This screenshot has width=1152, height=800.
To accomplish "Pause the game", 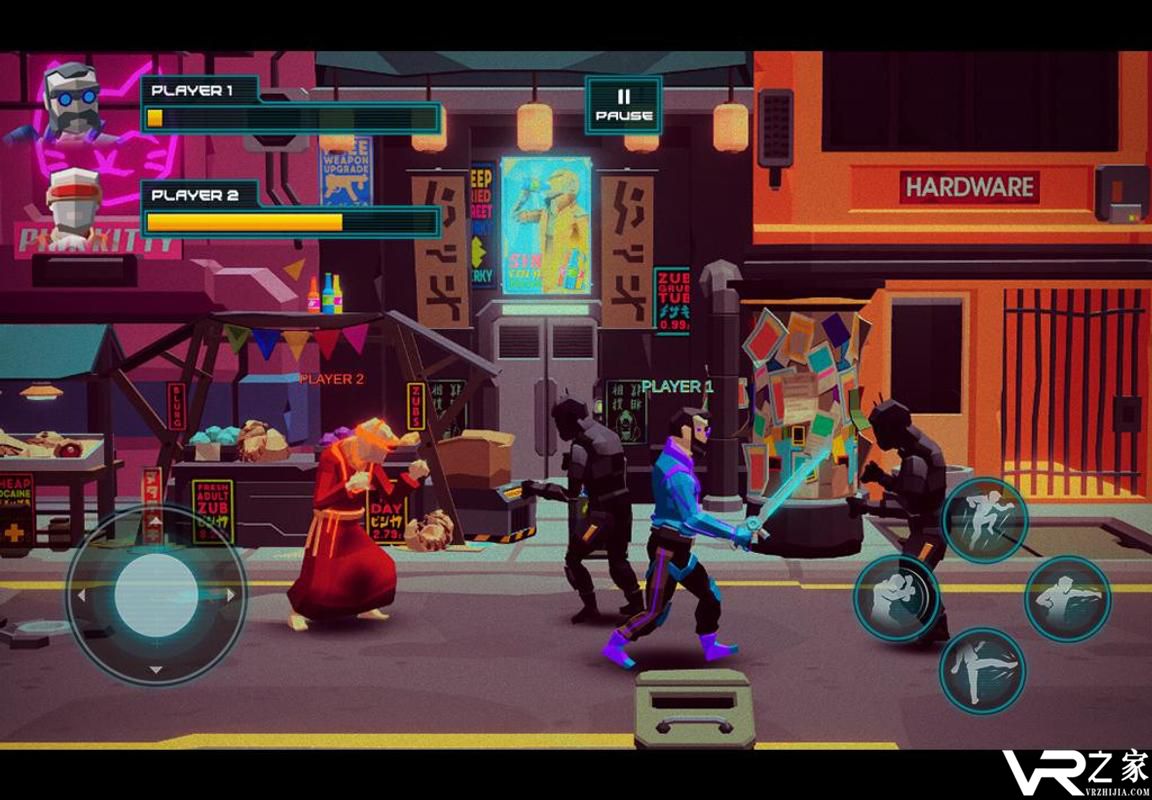I will click(x=623, y=105).
